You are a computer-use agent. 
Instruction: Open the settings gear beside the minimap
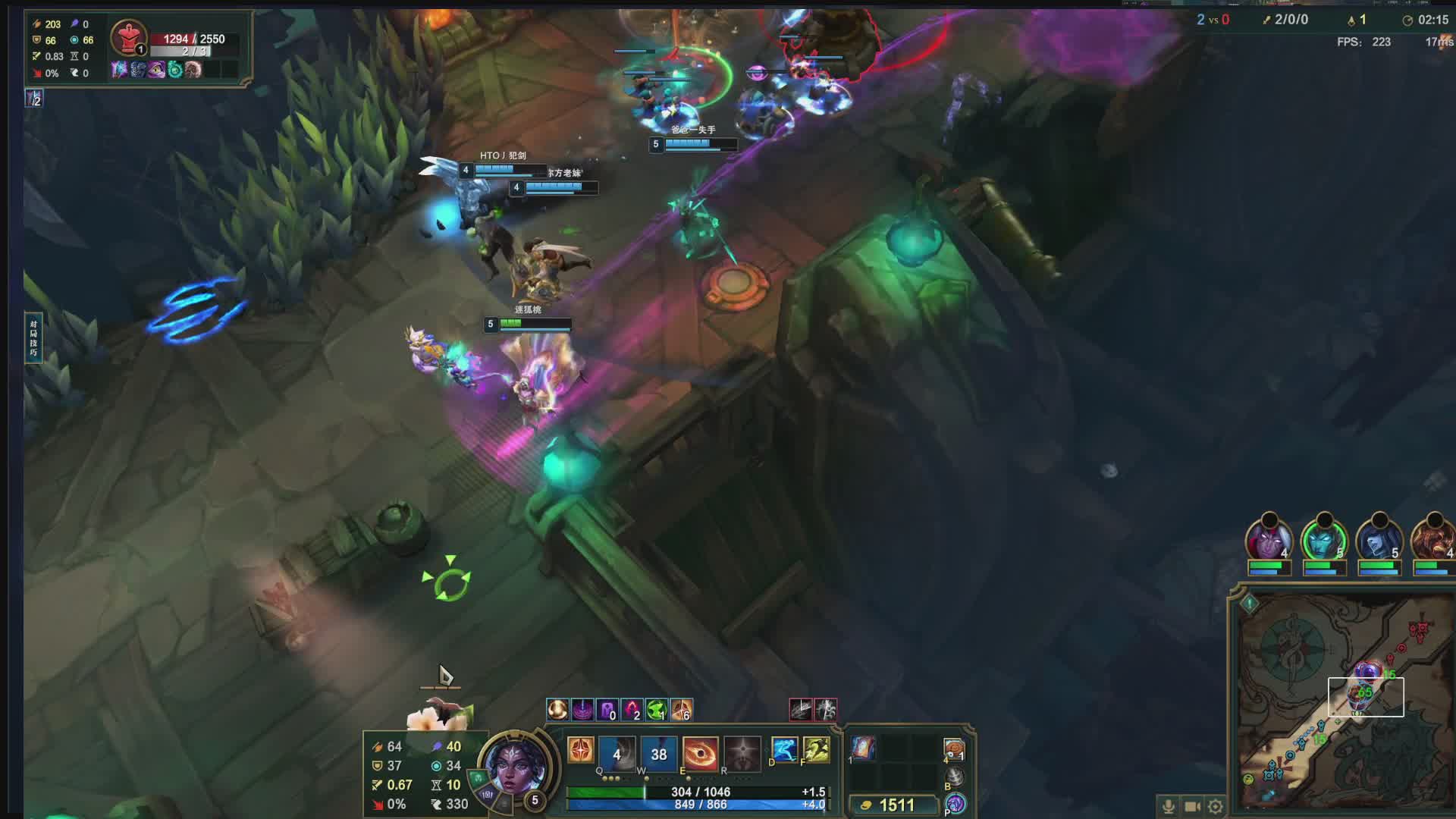[x=1215, y=806]
